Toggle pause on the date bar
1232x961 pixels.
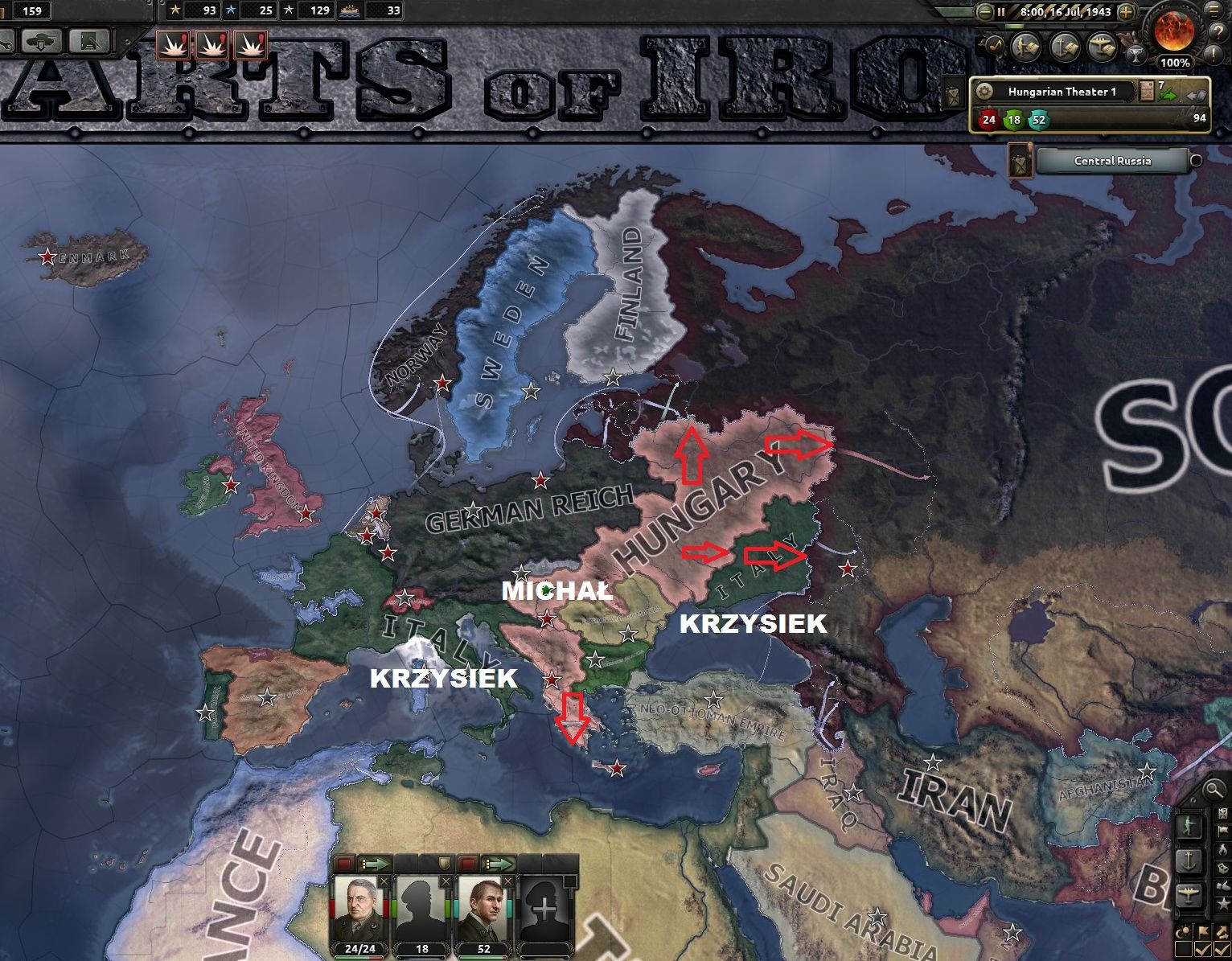tap(1002, 12)
